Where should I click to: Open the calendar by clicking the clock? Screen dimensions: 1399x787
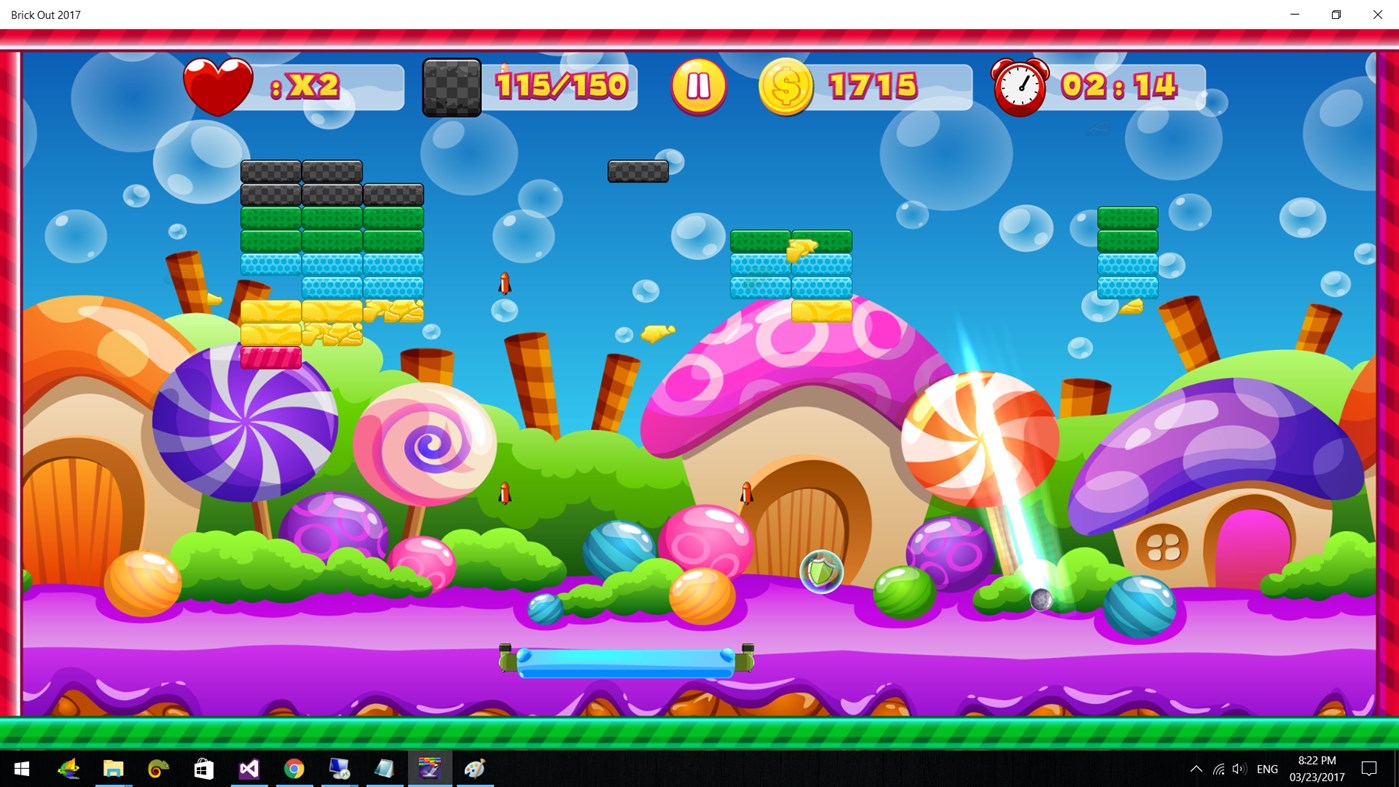1317,768
